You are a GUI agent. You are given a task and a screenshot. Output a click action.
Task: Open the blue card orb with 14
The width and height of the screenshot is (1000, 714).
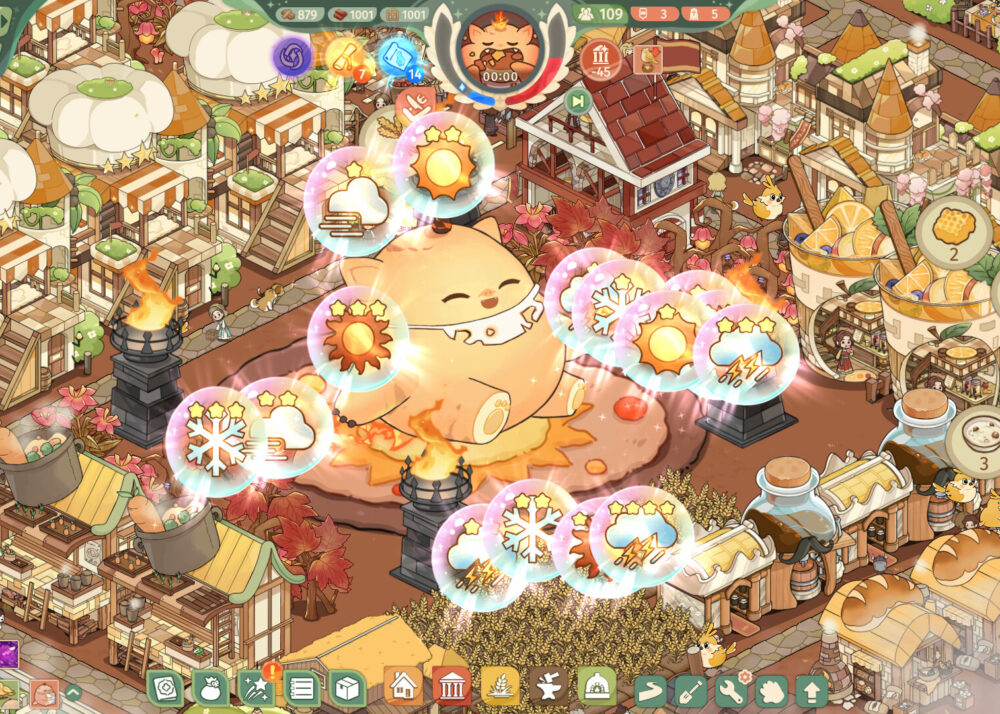(397, 56)
